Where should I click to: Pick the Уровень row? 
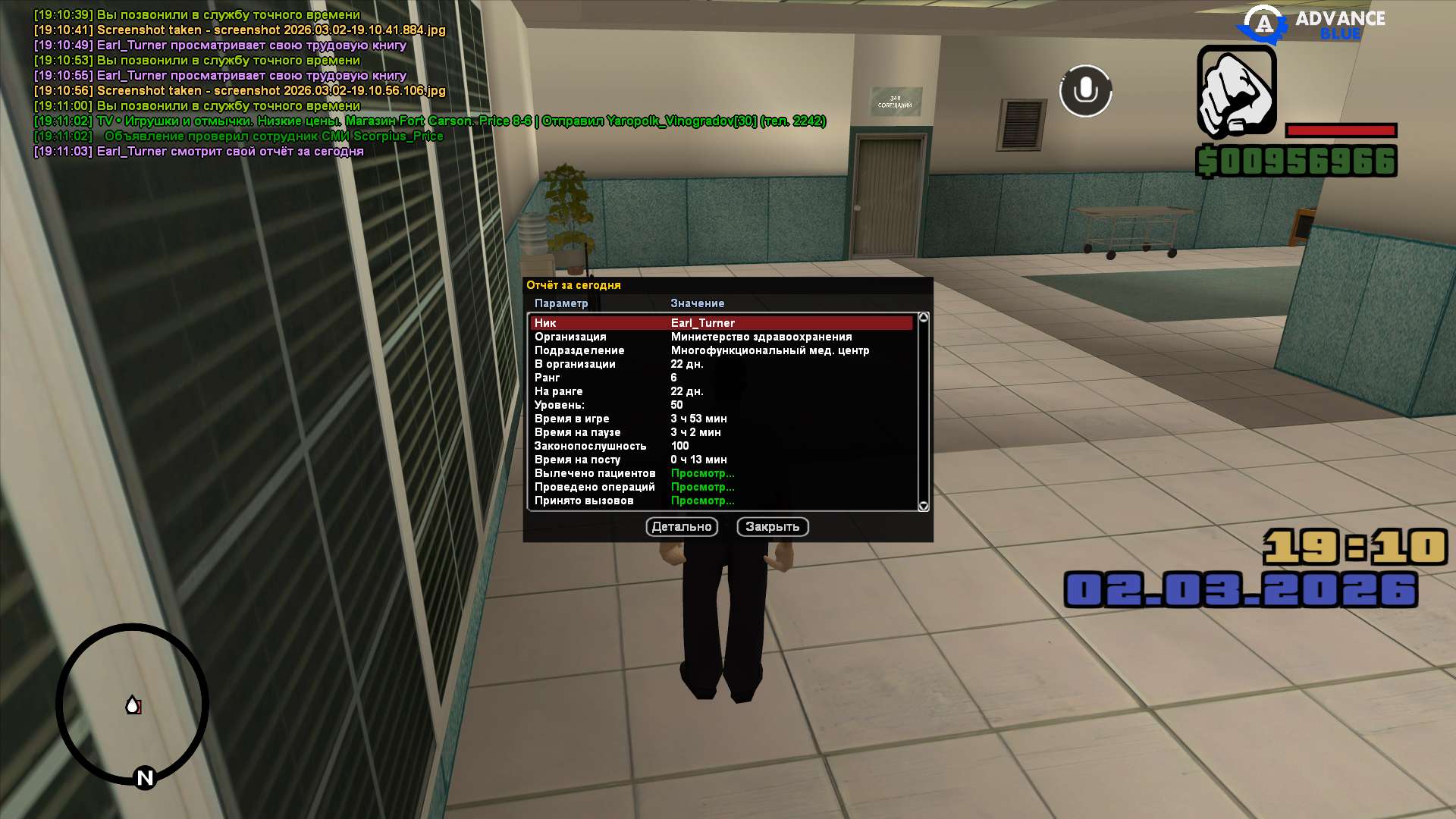720,405
